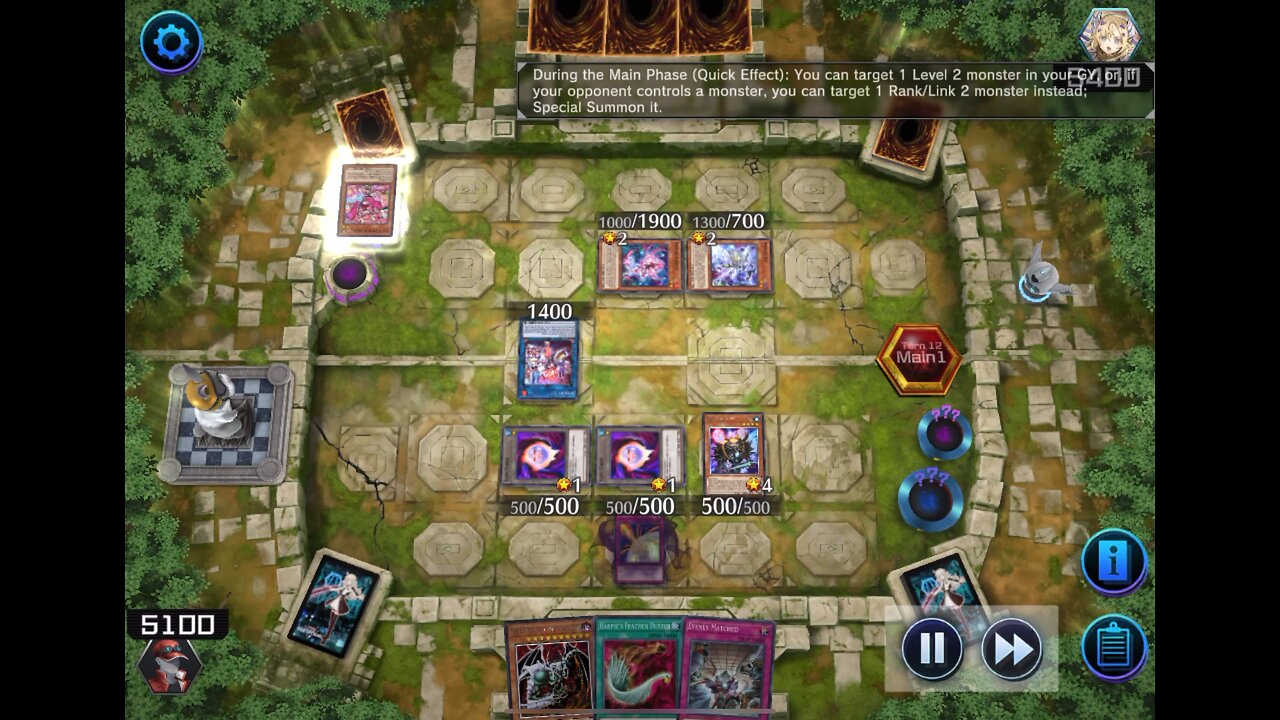Open the duel log clipboard icon
This screenshot has width=1280, height=720.
tap(1114, 647)
